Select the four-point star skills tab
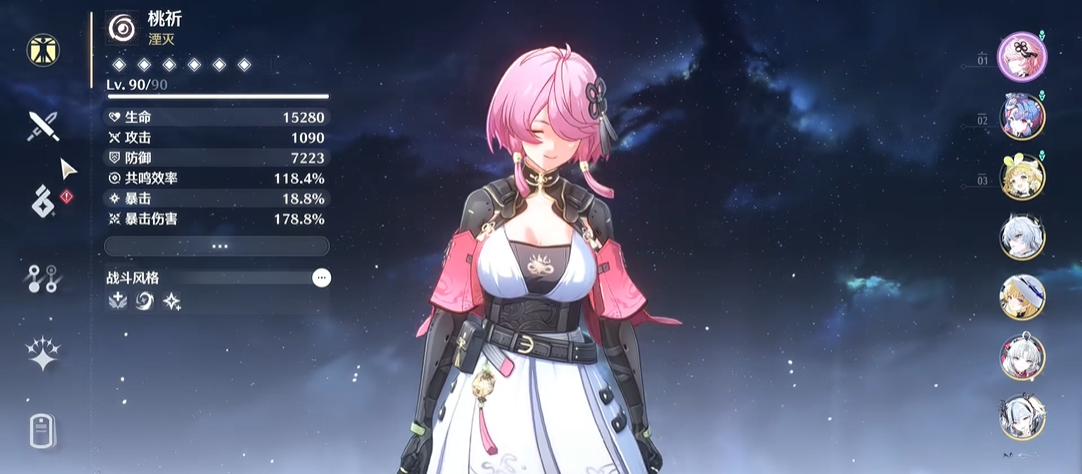Screen dimensions: 1082x474 click(43, 354)
